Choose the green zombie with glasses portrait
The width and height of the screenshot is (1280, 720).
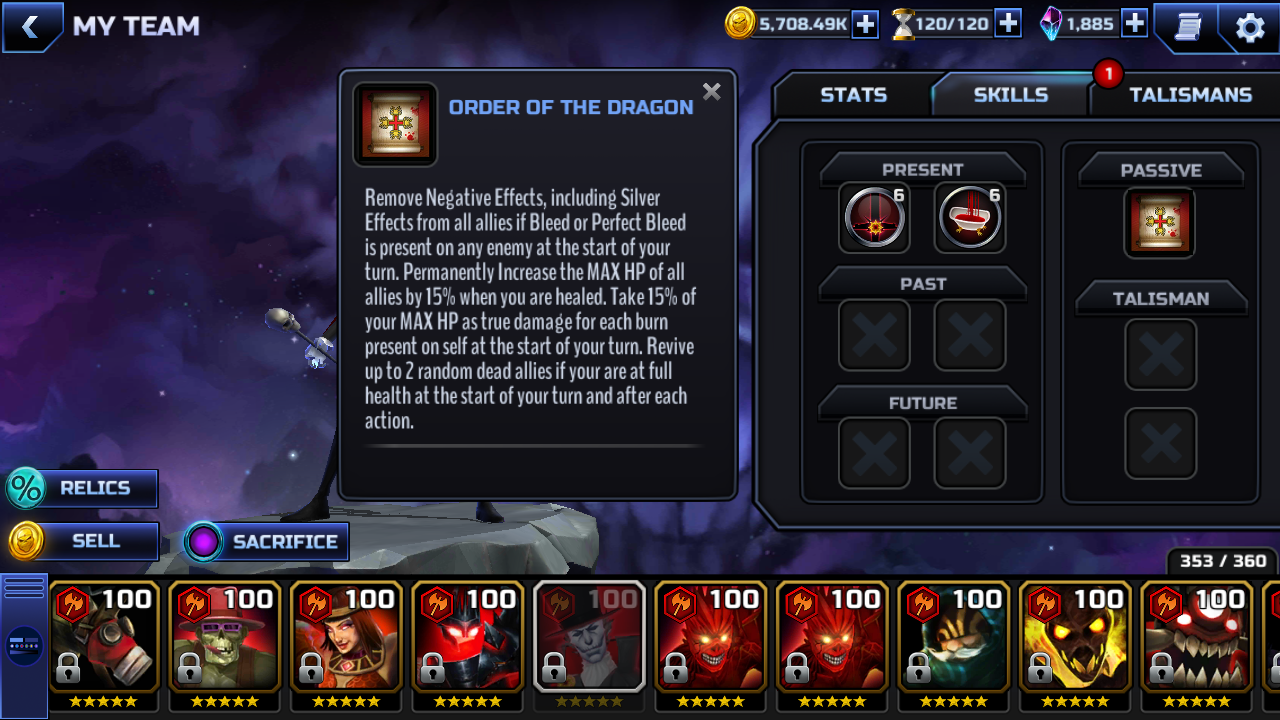click(225, 640)
